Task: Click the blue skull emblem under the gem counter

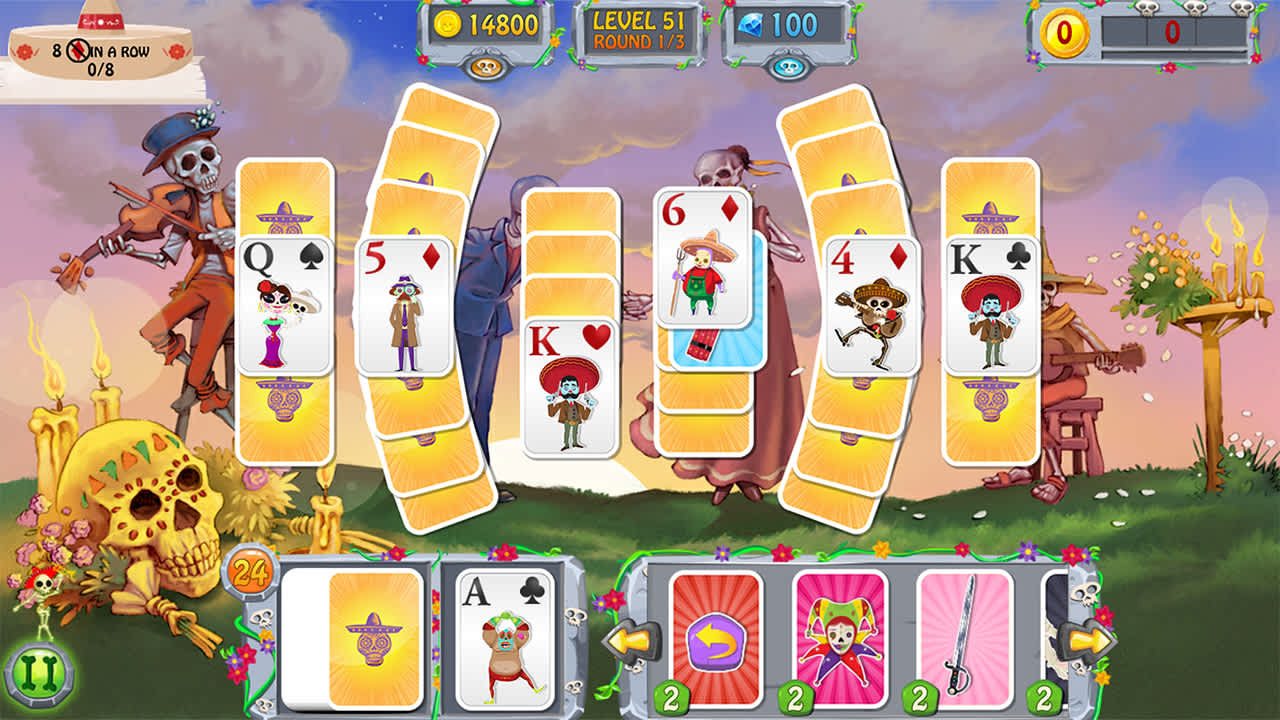Action: (x=789, y=69)
